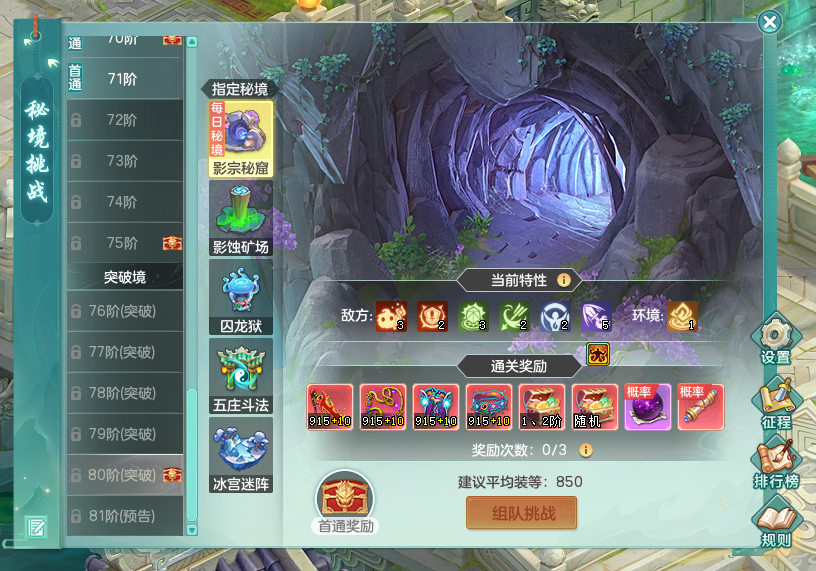Select the 80阶(突破) stage row

point(124,475)
